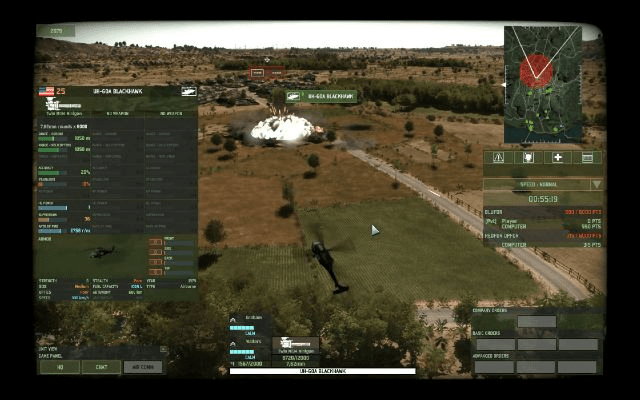Click the Blackhawk unit info panel header

coord(117,91)
